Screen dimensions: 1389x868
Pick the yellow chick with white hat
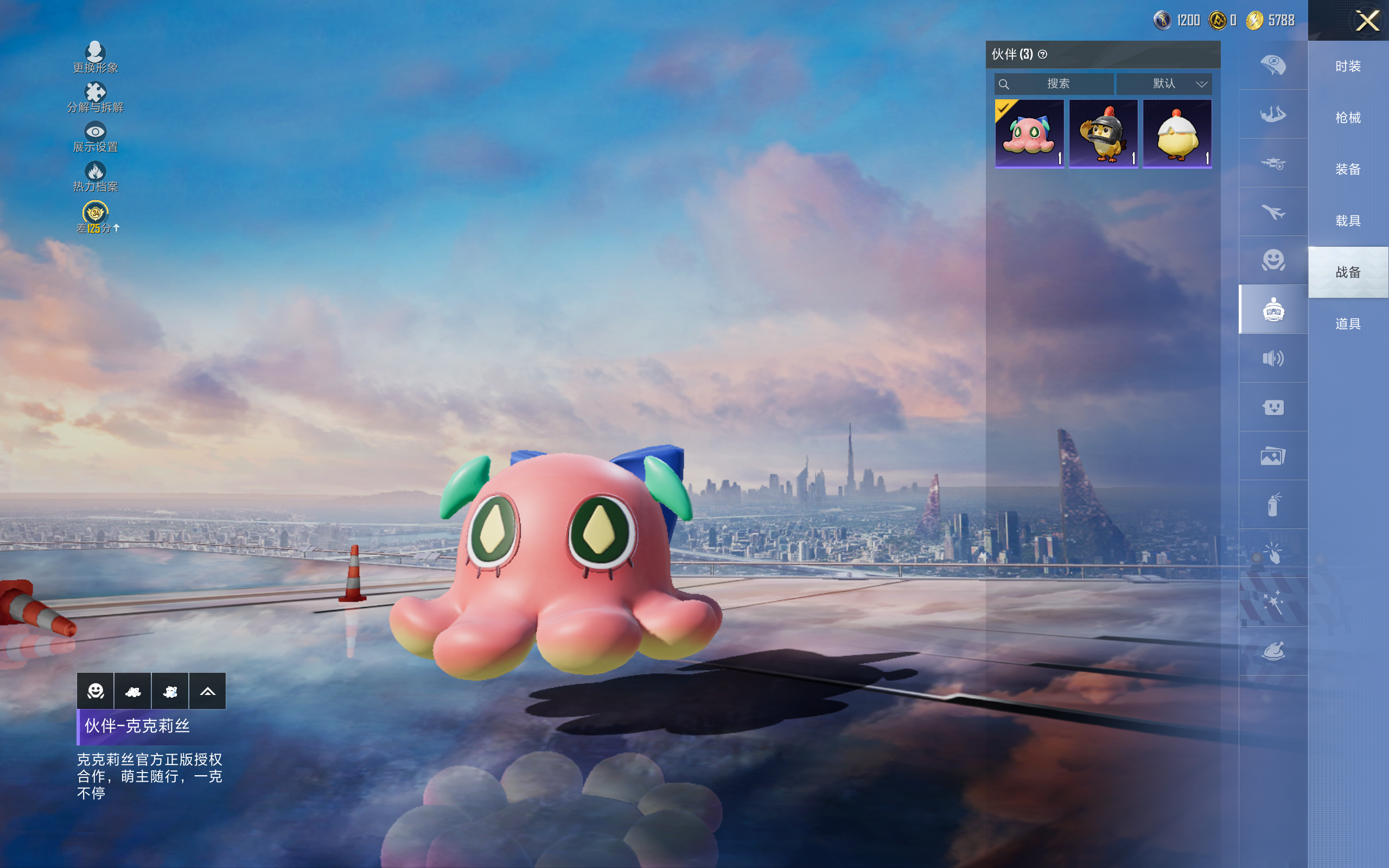[1177, 134]
